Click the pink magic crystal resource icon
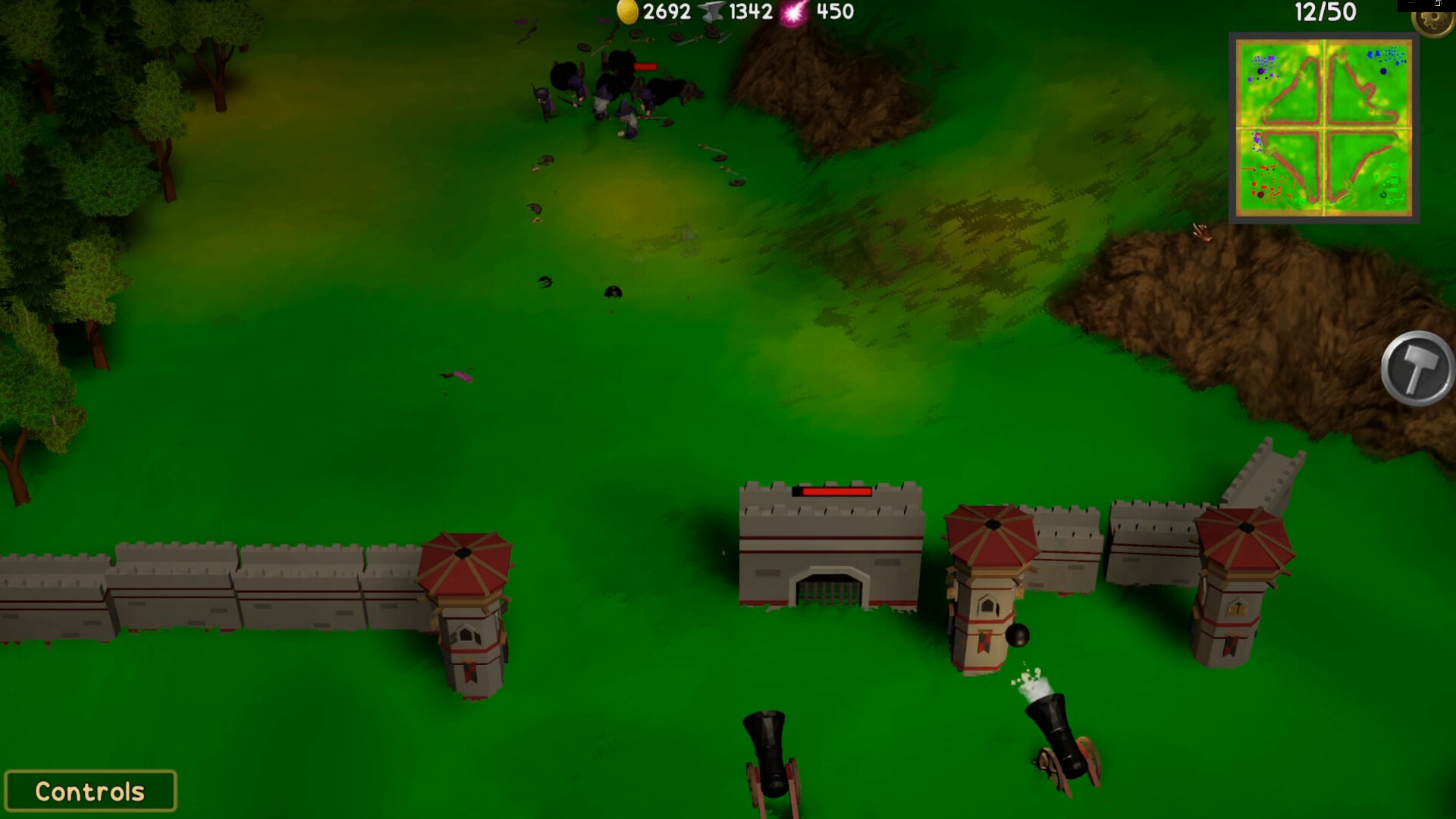This screenshot has width=1456, height=819. pos(793,12)
